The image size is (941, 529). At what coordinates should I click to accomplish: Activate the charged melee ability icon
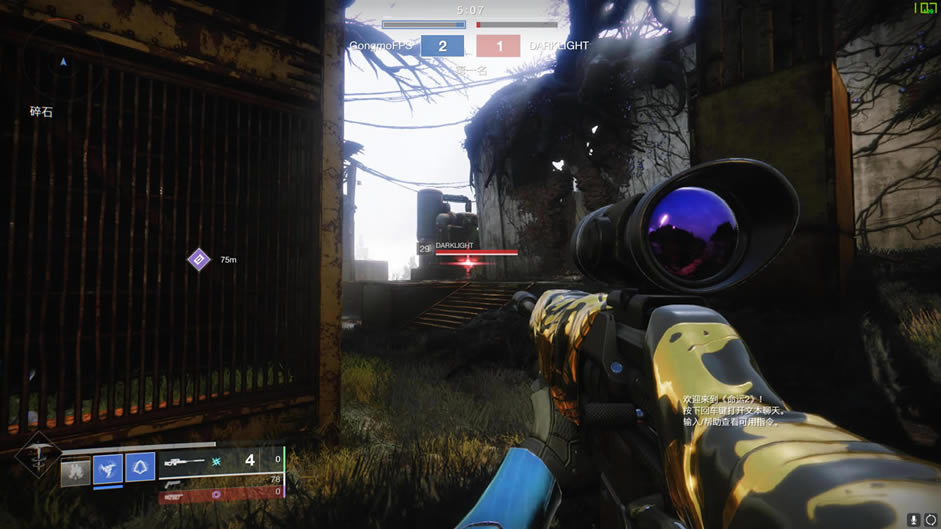(x=108, y=468)
